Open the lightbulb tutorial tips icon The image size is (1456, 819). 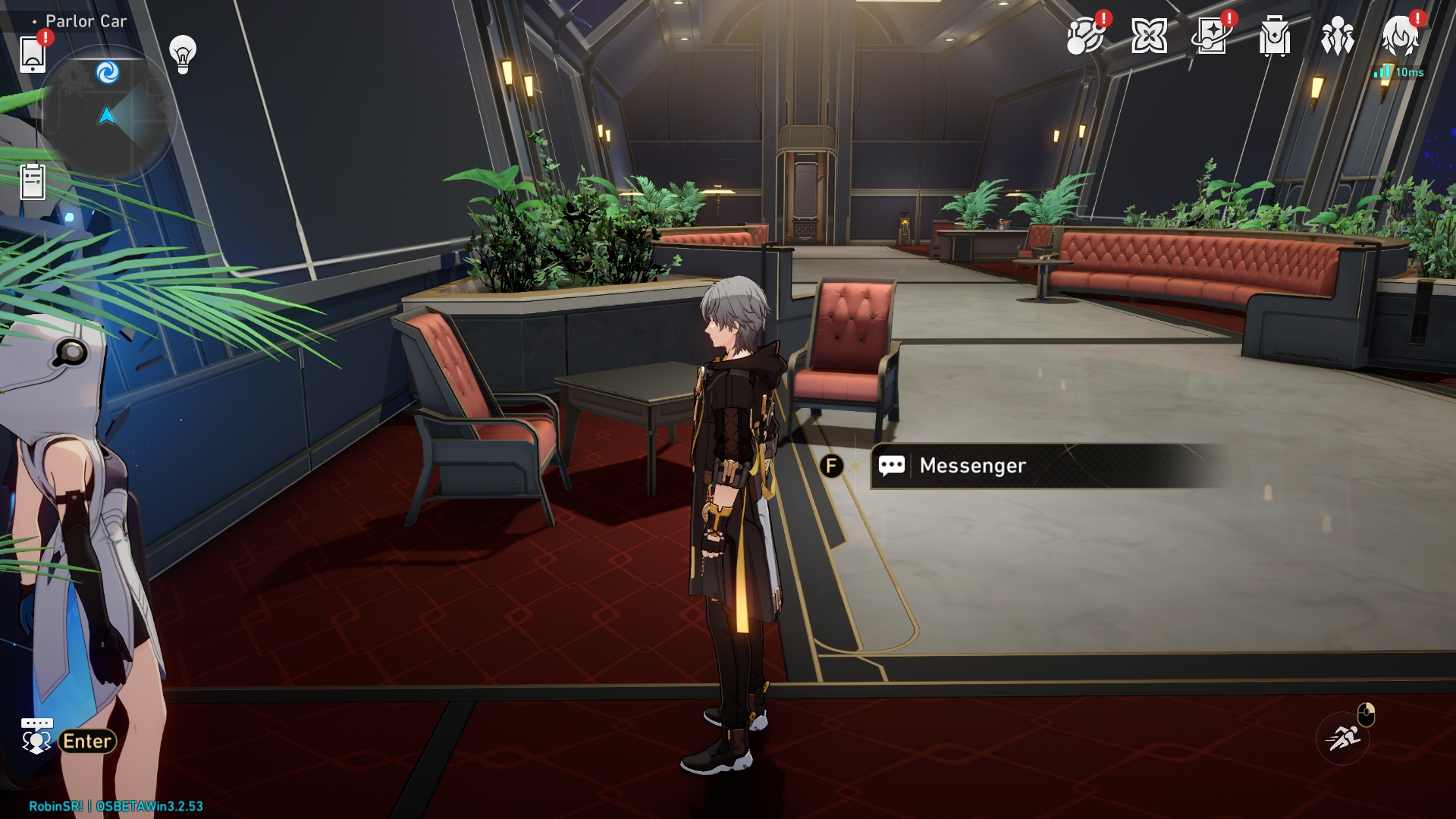(183, 54)
